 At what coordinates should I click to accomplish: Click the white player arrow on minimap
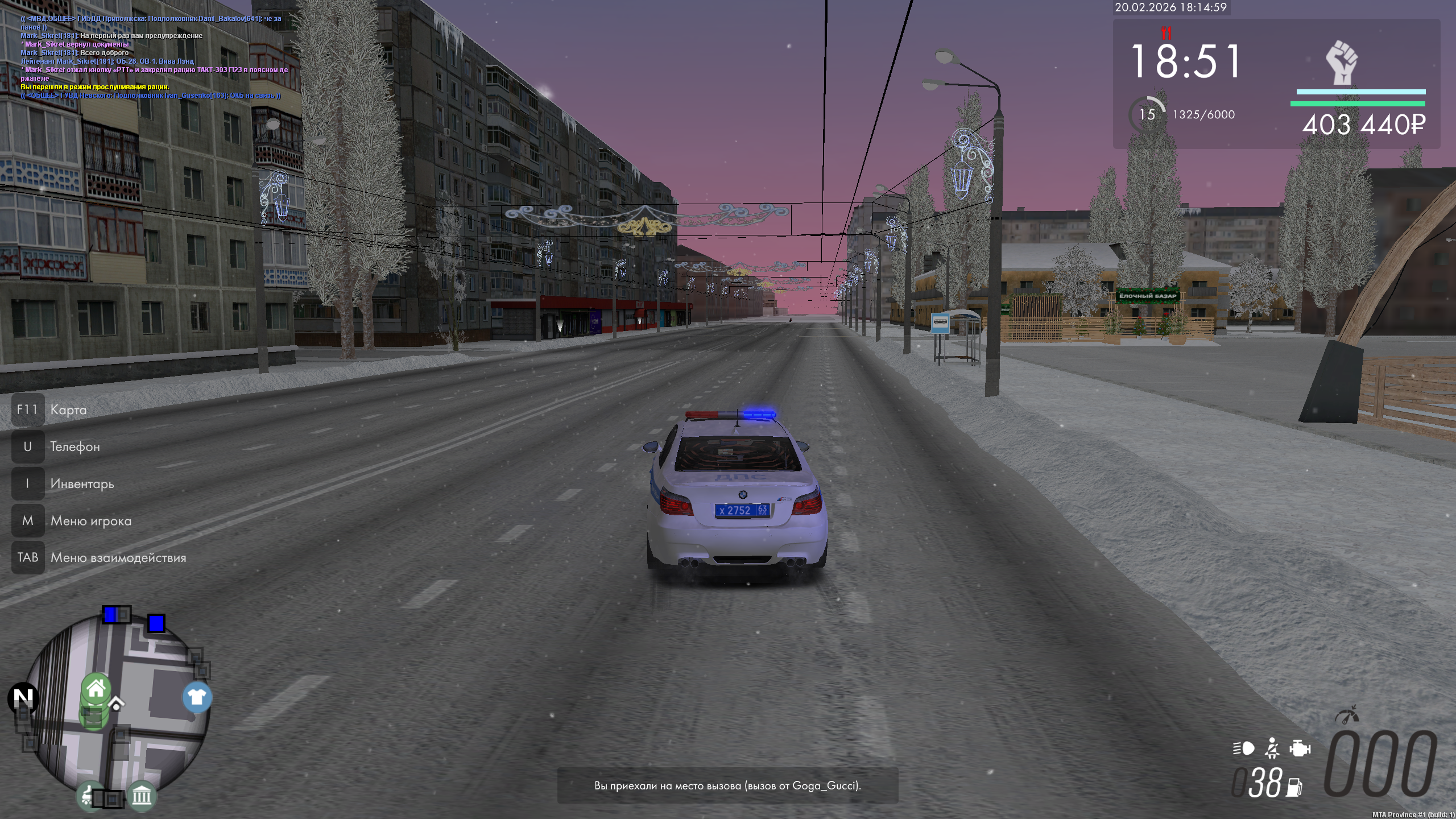116,704
